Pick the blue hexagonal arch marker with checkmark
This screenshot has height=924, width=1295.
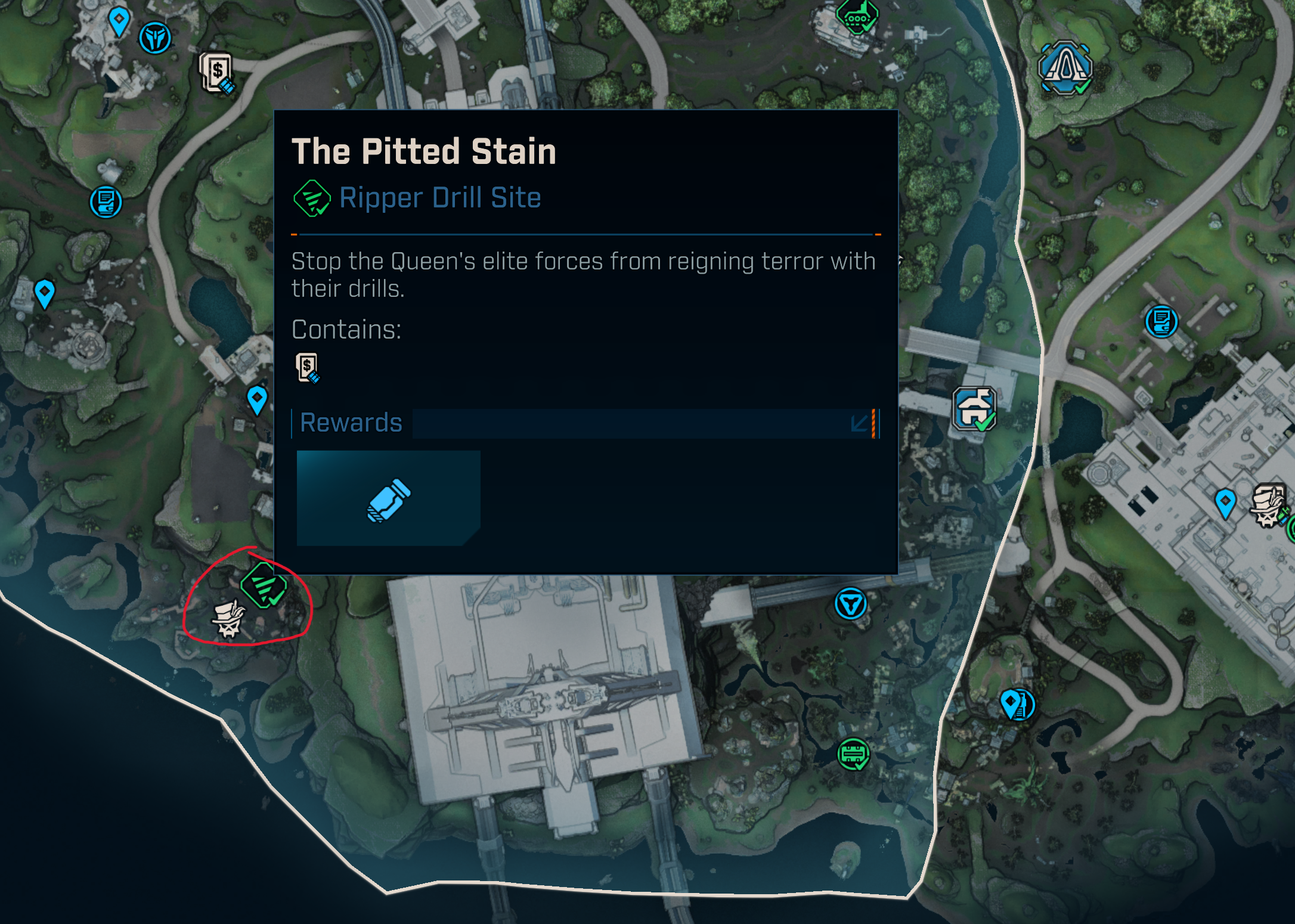click(1065, 67)
